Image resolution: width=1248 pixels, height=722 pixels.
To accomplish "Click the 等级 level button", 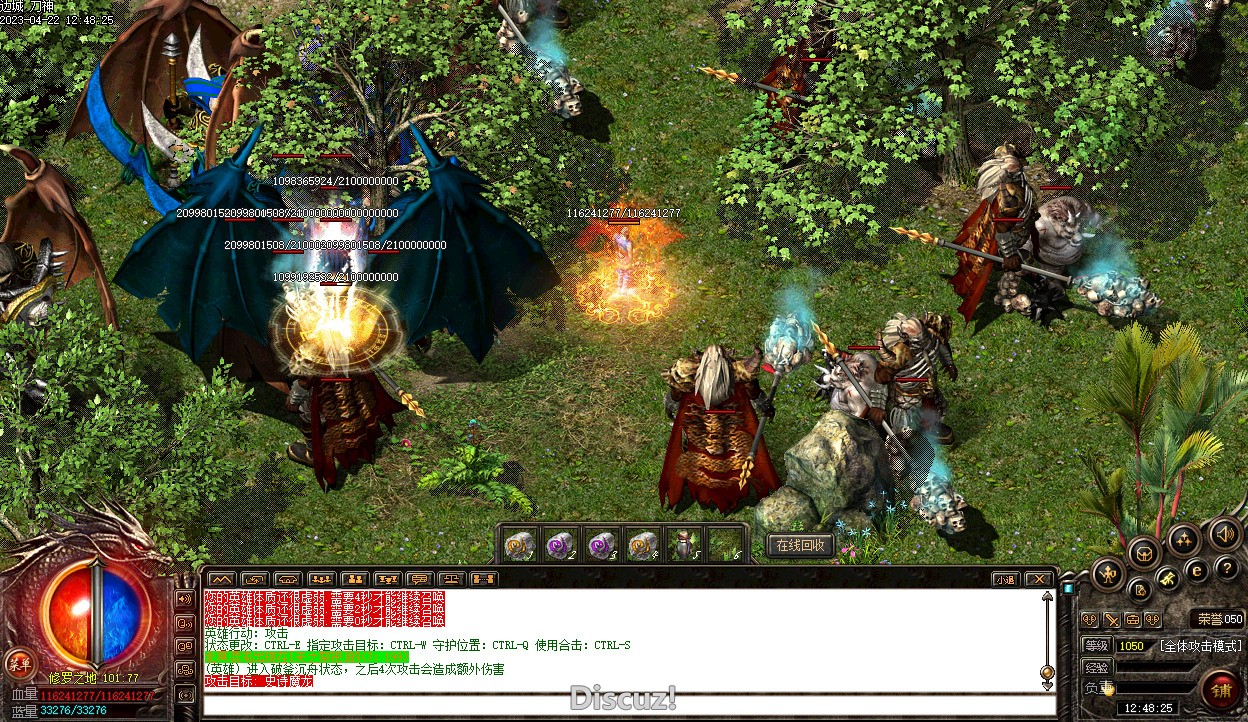I will pyautogui.click(x=1097, y=646).
